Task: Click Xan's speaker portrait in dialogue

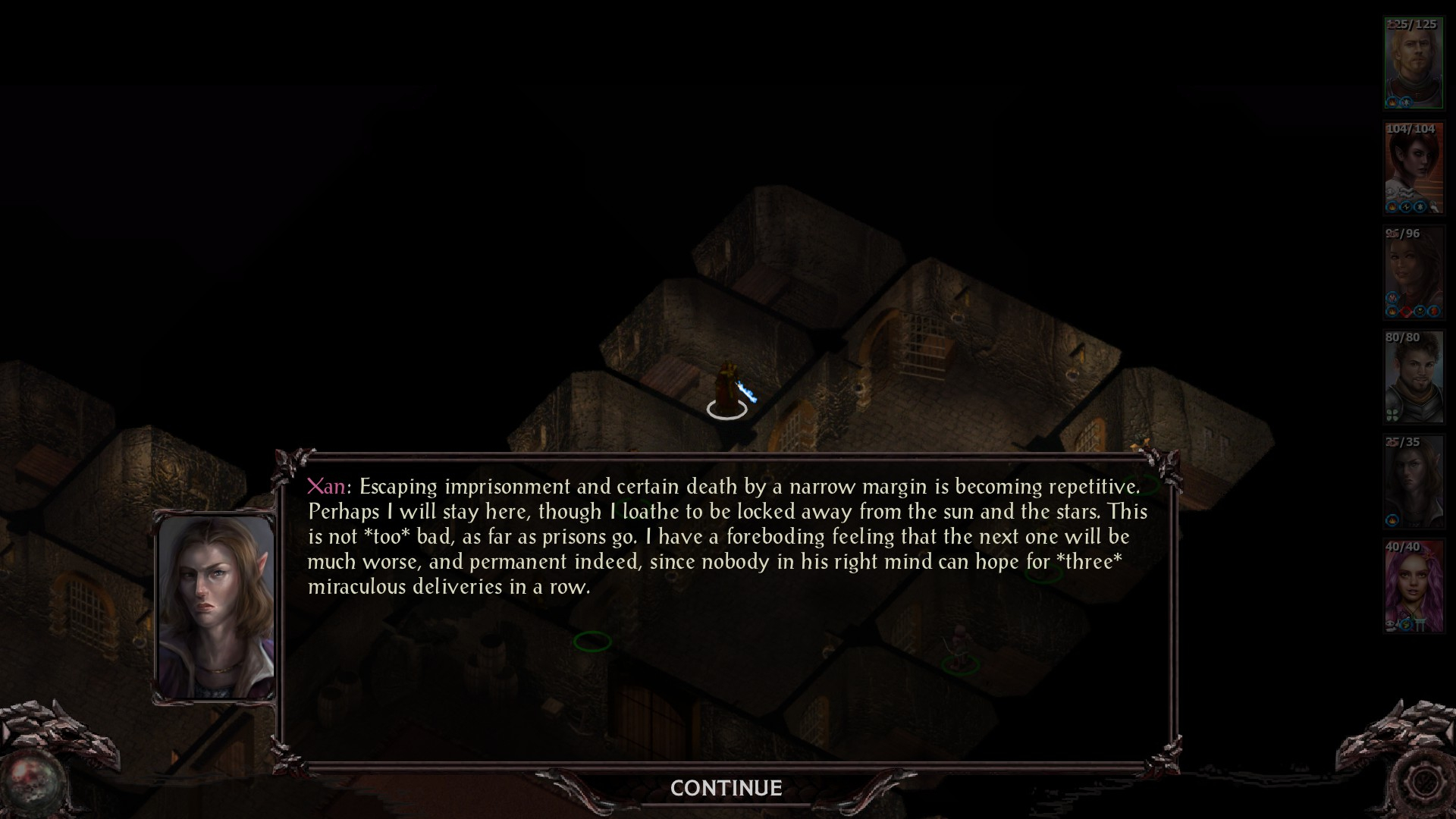Action: coord(215,607)
